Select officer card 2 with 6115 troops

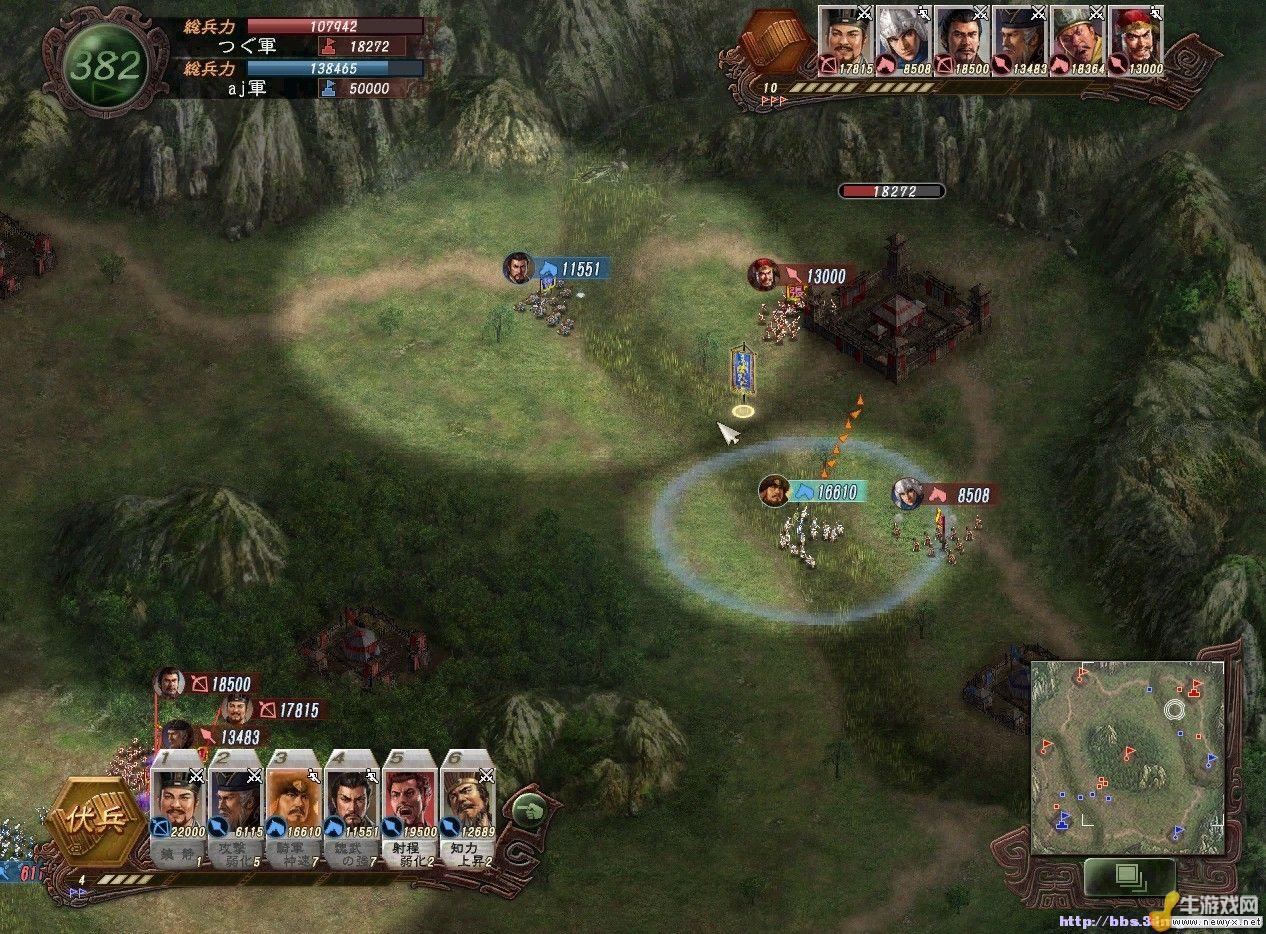click(x=236, y=806)
